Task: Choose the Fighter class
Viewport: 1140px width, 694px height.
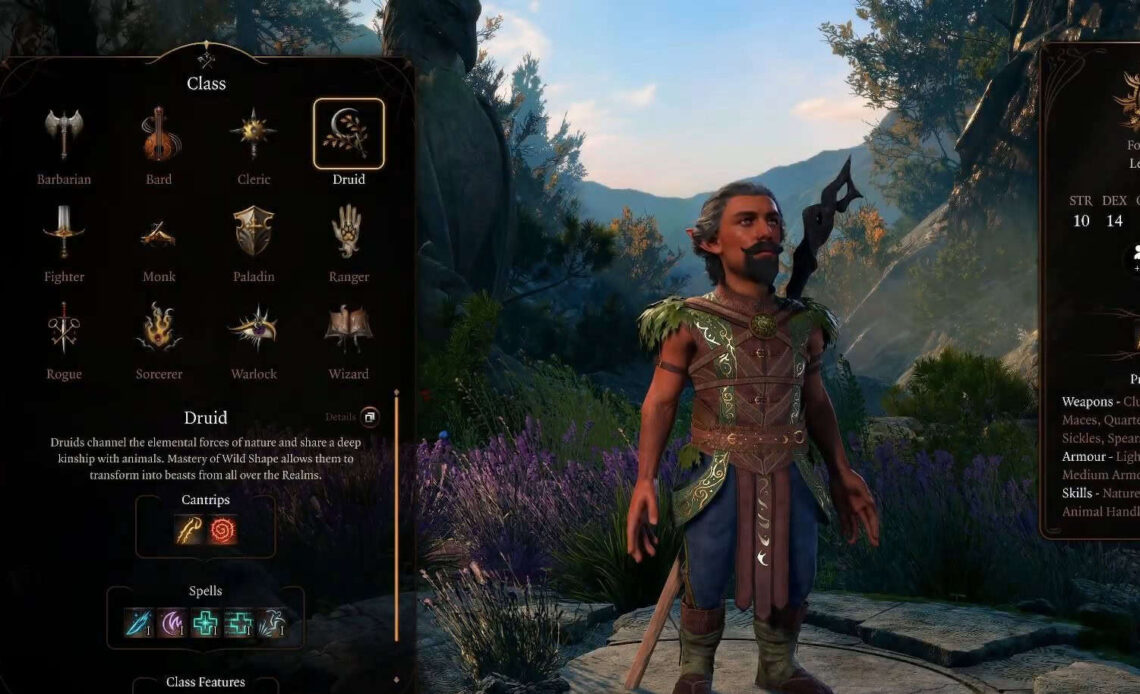Action: tap(65, 232)
